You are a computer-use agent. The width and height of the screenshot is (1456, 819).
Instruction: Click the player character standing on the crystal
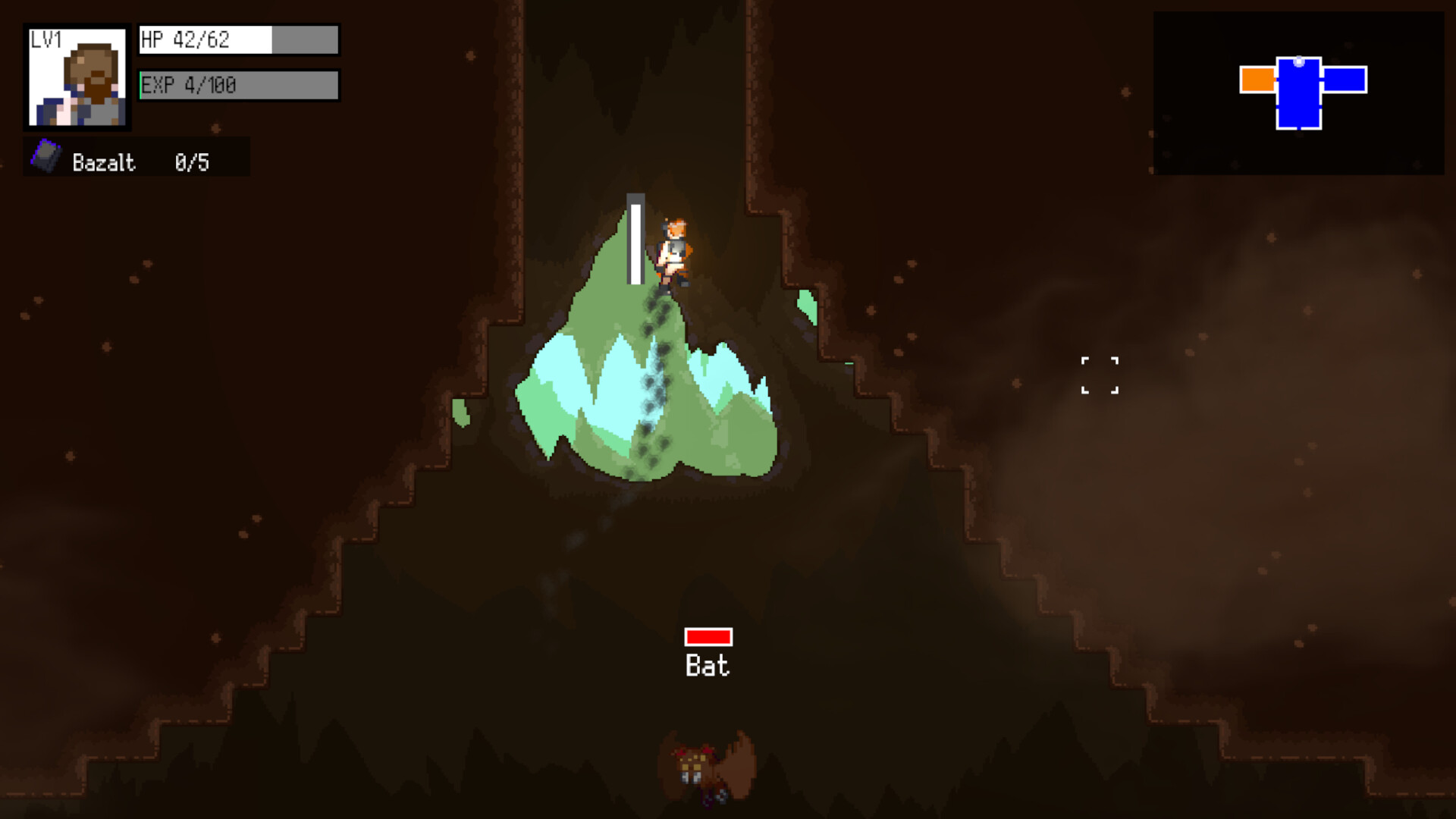tap(672, 250)
